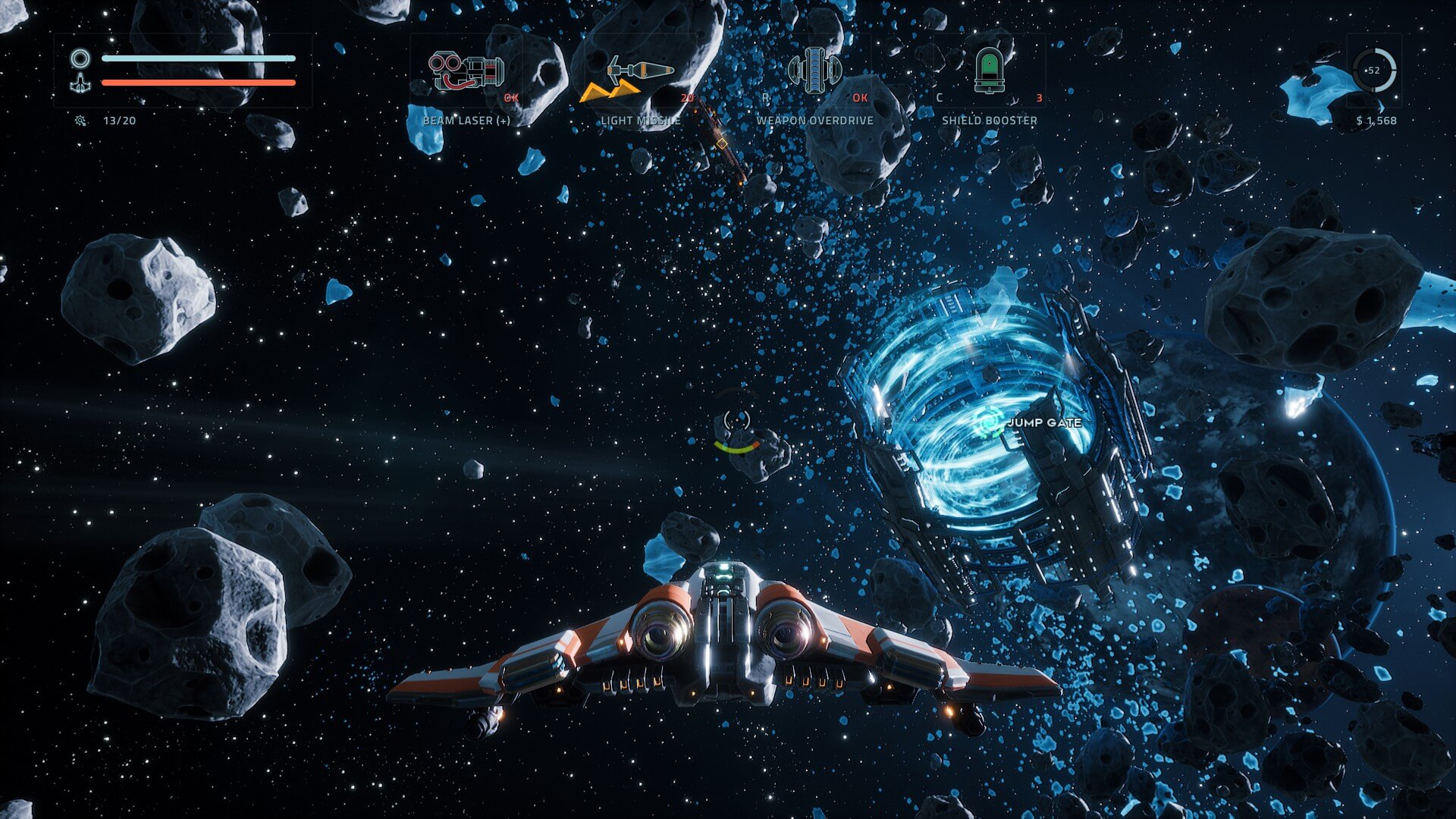Screen dimensions: 1456x819
Task: Use the Shield Booster consumable
Action: click(989, 70)
